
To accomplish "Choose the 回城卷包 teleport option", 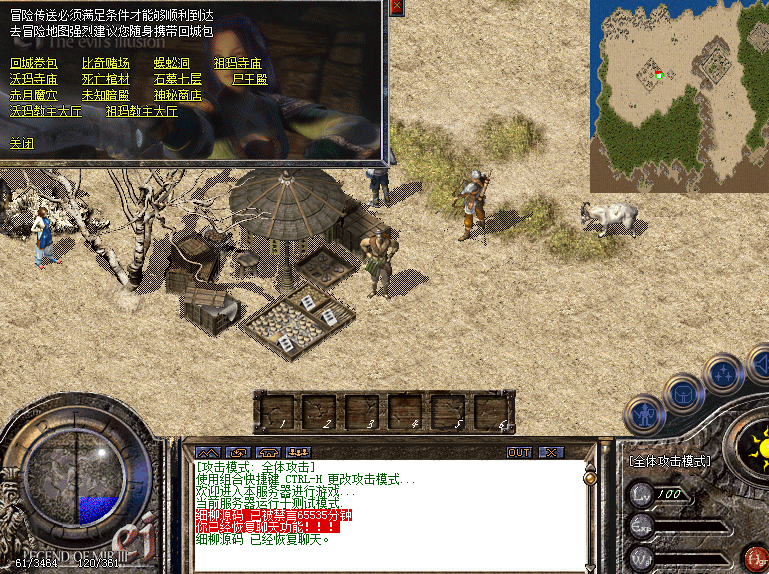I will click(x=34, y=63).
